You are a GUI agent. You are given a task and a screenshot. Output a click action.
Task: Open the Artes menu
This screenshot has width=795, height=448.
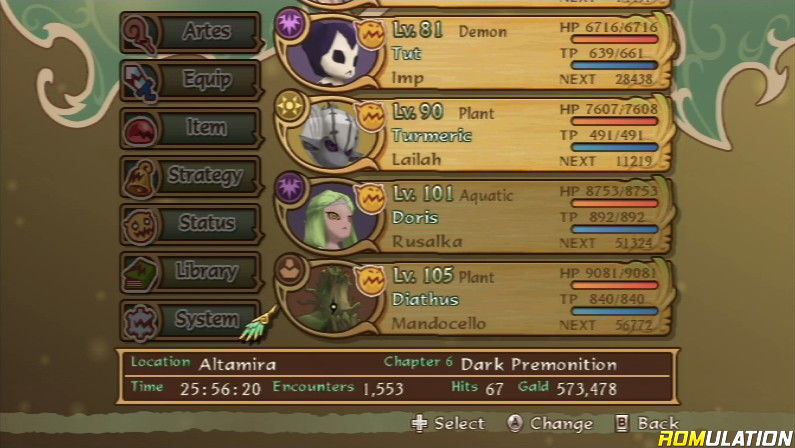(x=190, y=33)
